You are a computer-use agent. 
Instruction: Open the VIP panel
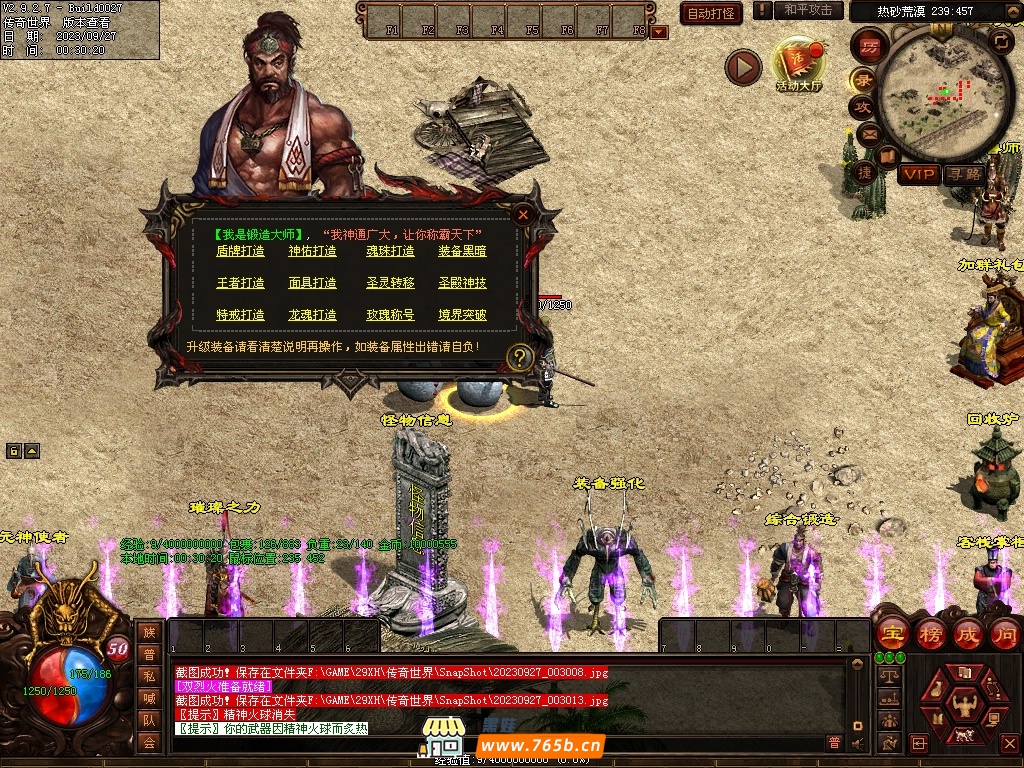(918, 174)
